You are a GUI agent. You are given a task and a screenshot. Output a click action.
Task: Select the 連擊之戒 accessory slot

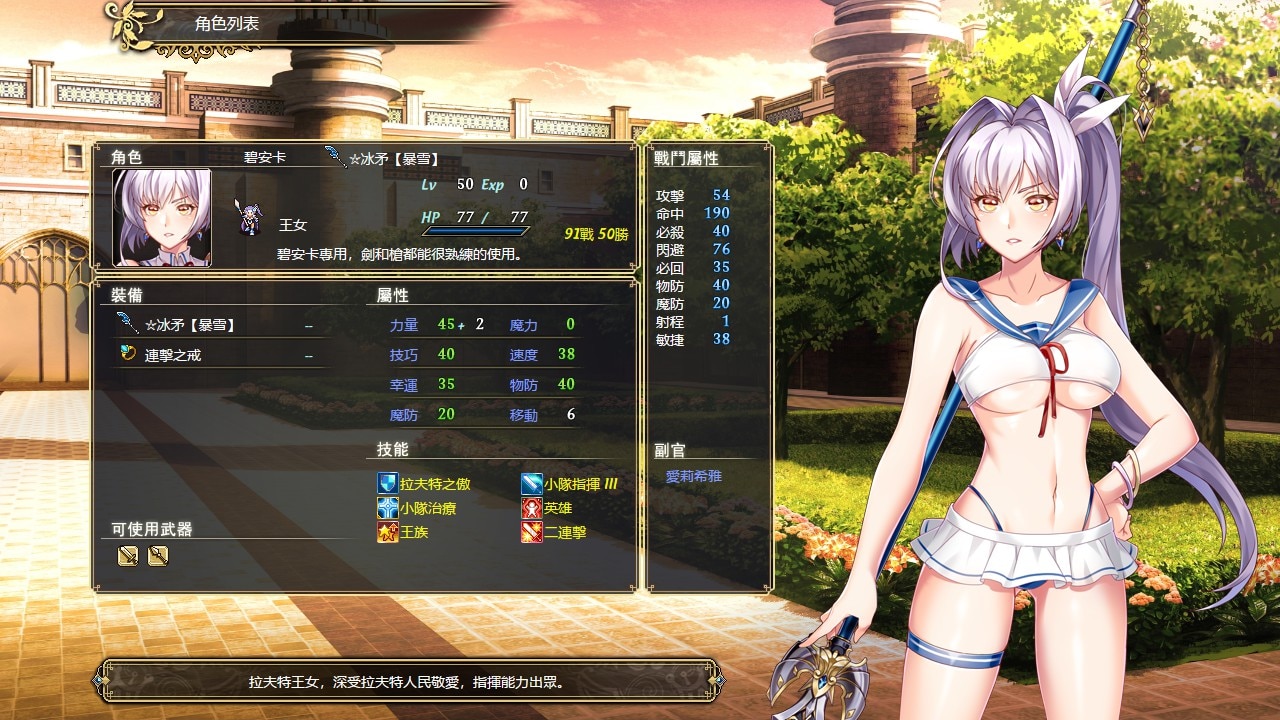173,355
